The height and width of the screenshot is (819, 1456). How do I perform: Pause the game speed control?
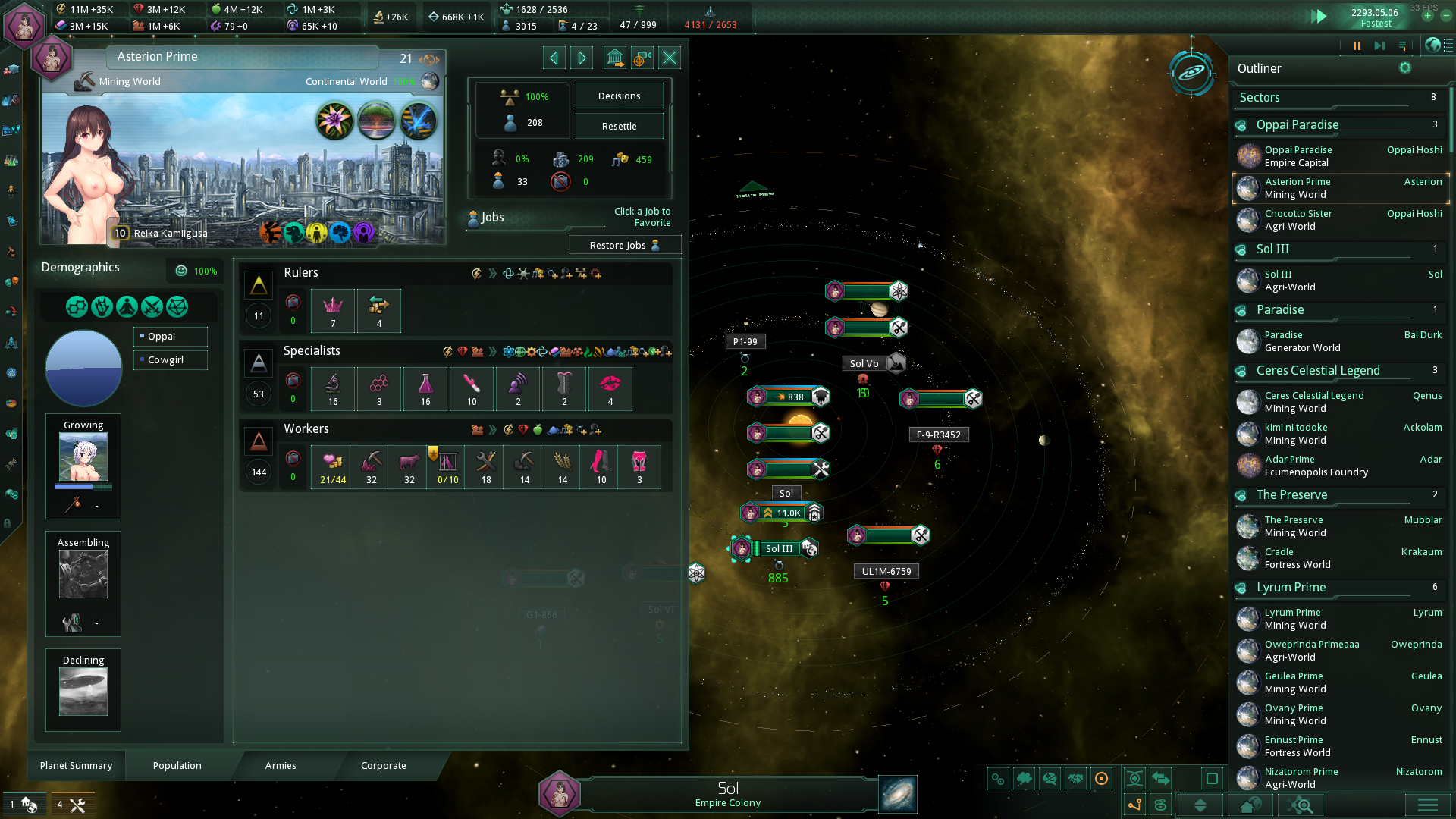tap(1357, 46)
